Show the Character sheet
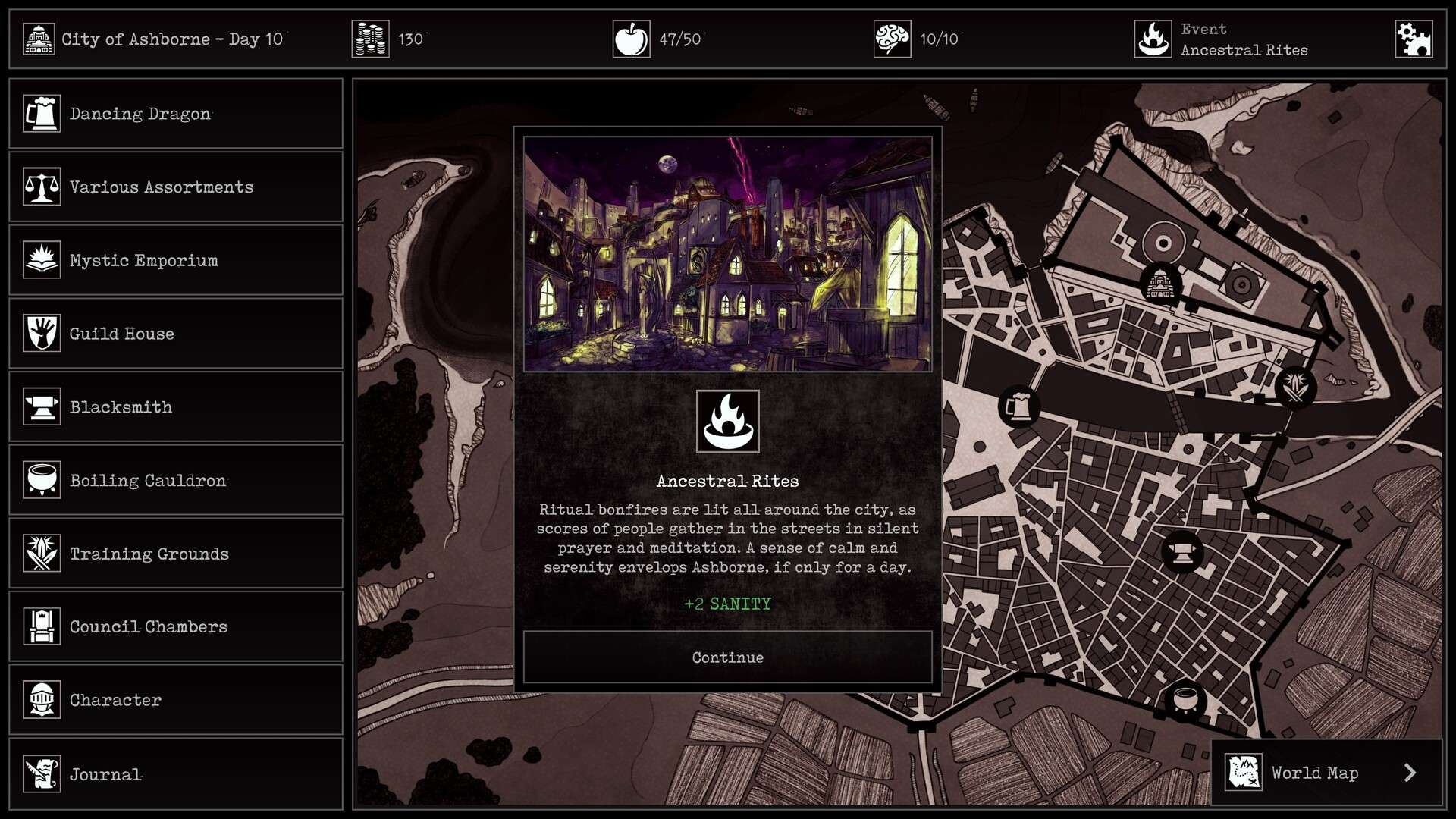Image resolution: width=1456 pixels, height=819 pixels. coord(176,700)
